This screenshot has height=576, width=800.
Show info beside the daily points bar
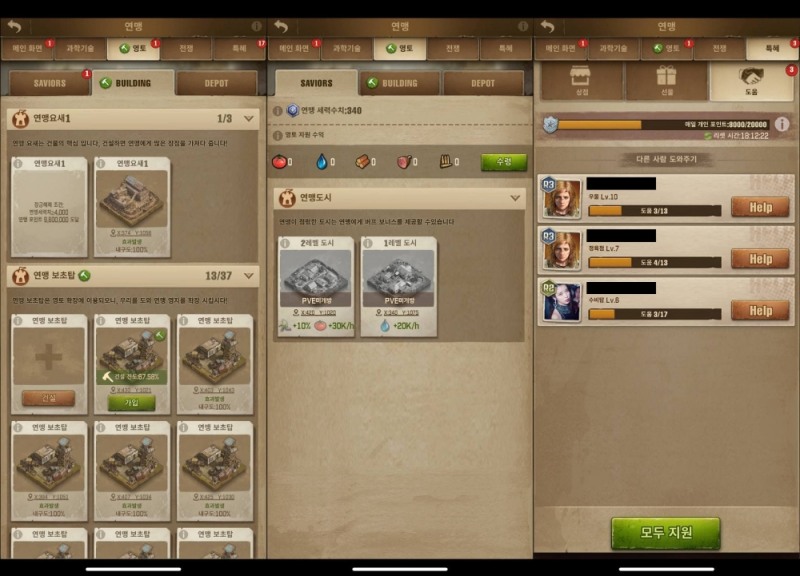pyautogui.click(x=781, y=124)
